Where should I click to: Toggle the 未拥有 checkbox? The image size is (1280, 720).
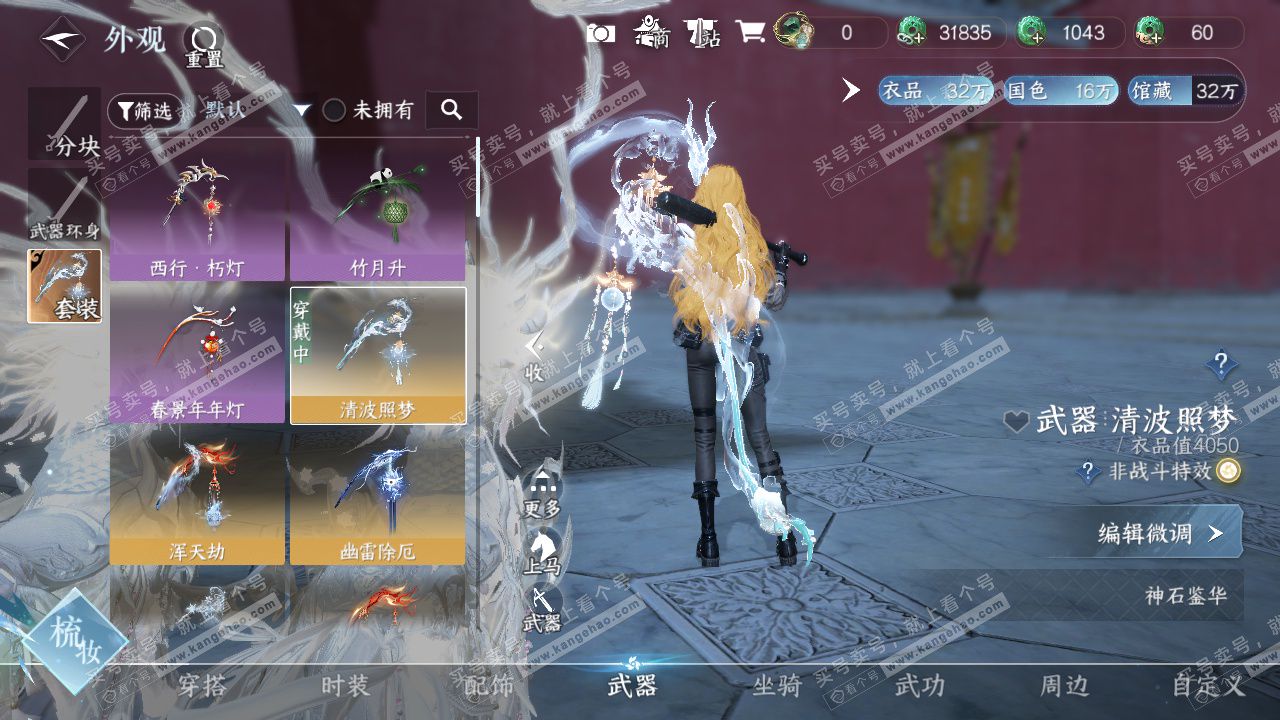[335, 110]
